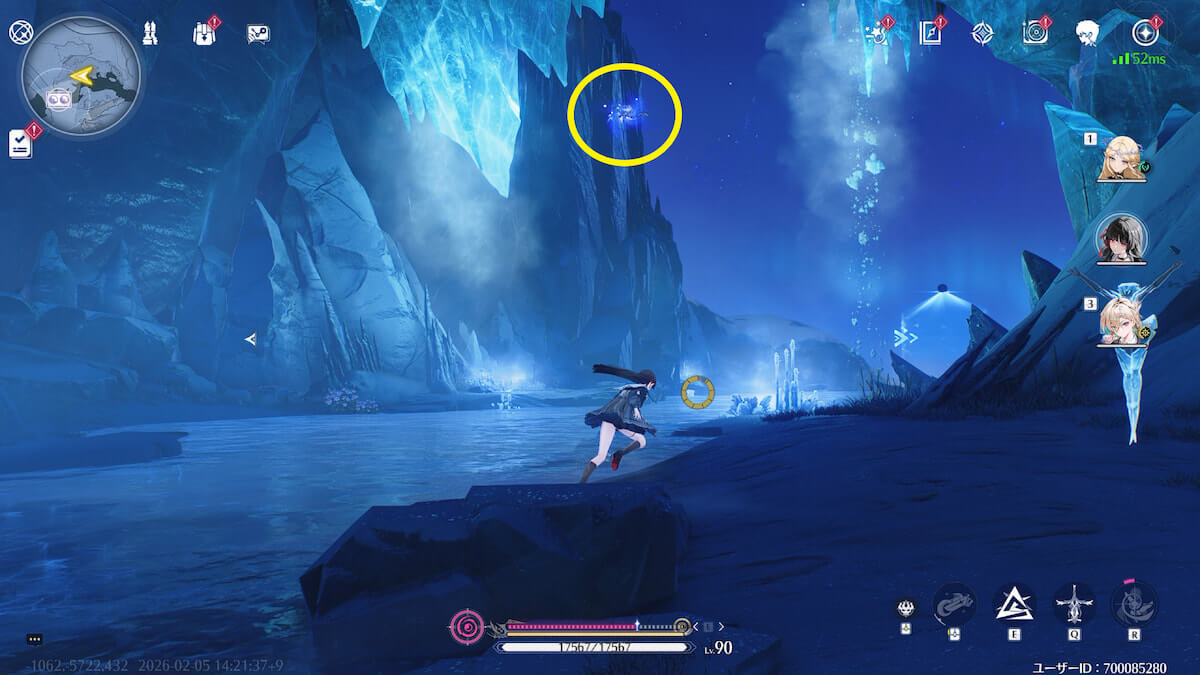Switch to the blonde character in slot 3
The image size is (1200, 675).
[1121, 320]
